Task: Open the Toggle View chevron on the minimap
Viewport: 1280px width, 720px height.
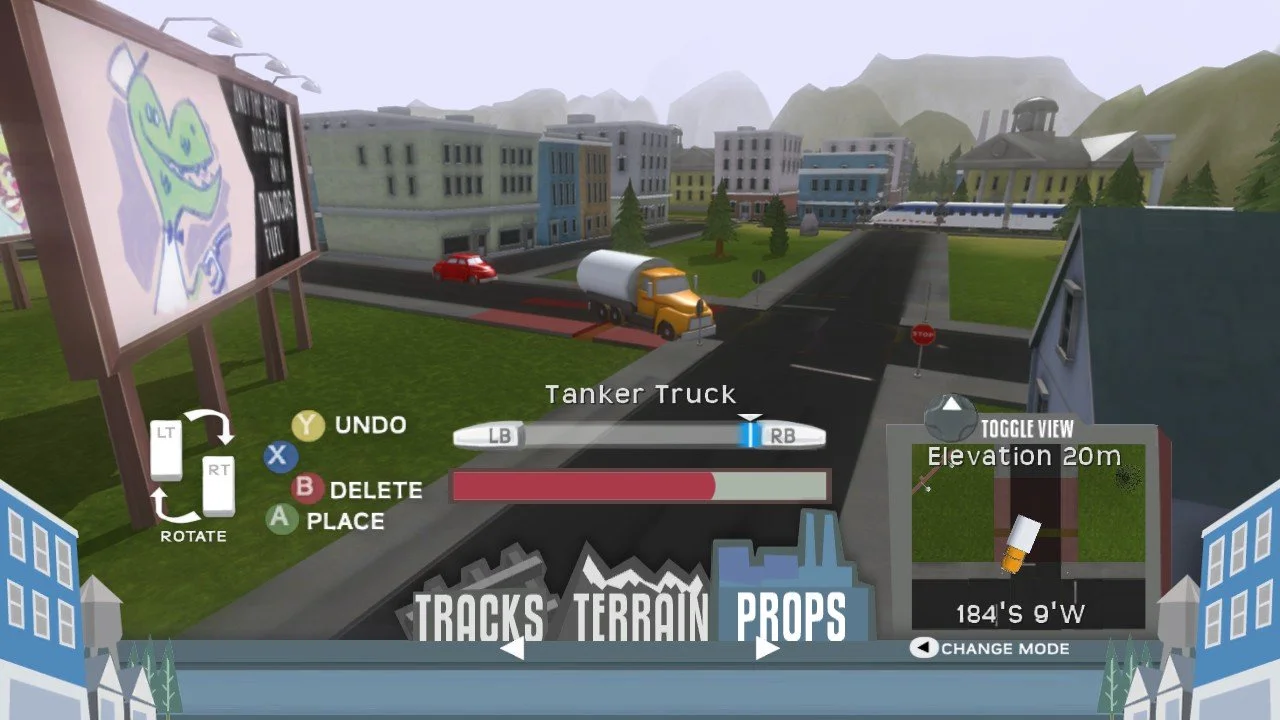Action: point(952,407)
